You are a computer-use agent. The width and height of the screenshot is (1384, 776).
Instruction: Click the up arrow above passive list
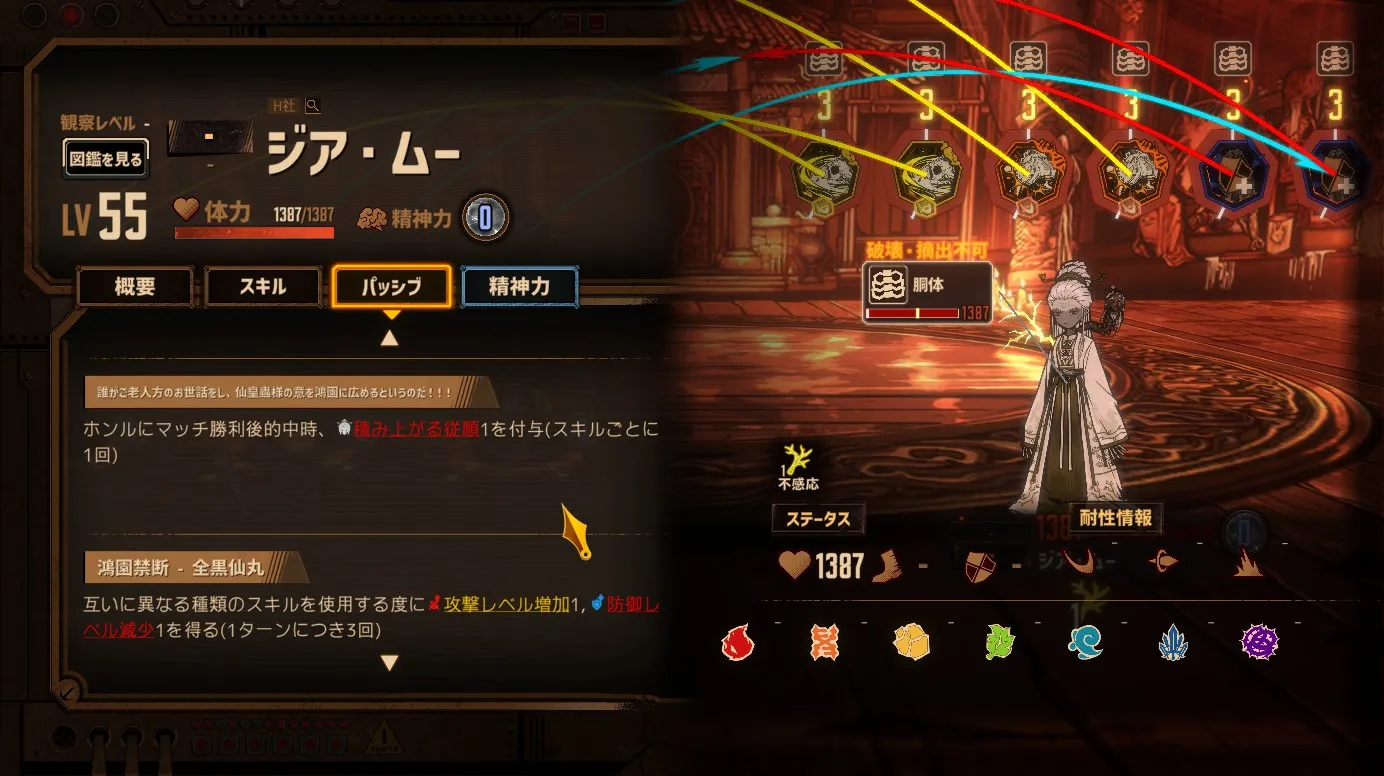pyautogui.click(x=390, y=338)
